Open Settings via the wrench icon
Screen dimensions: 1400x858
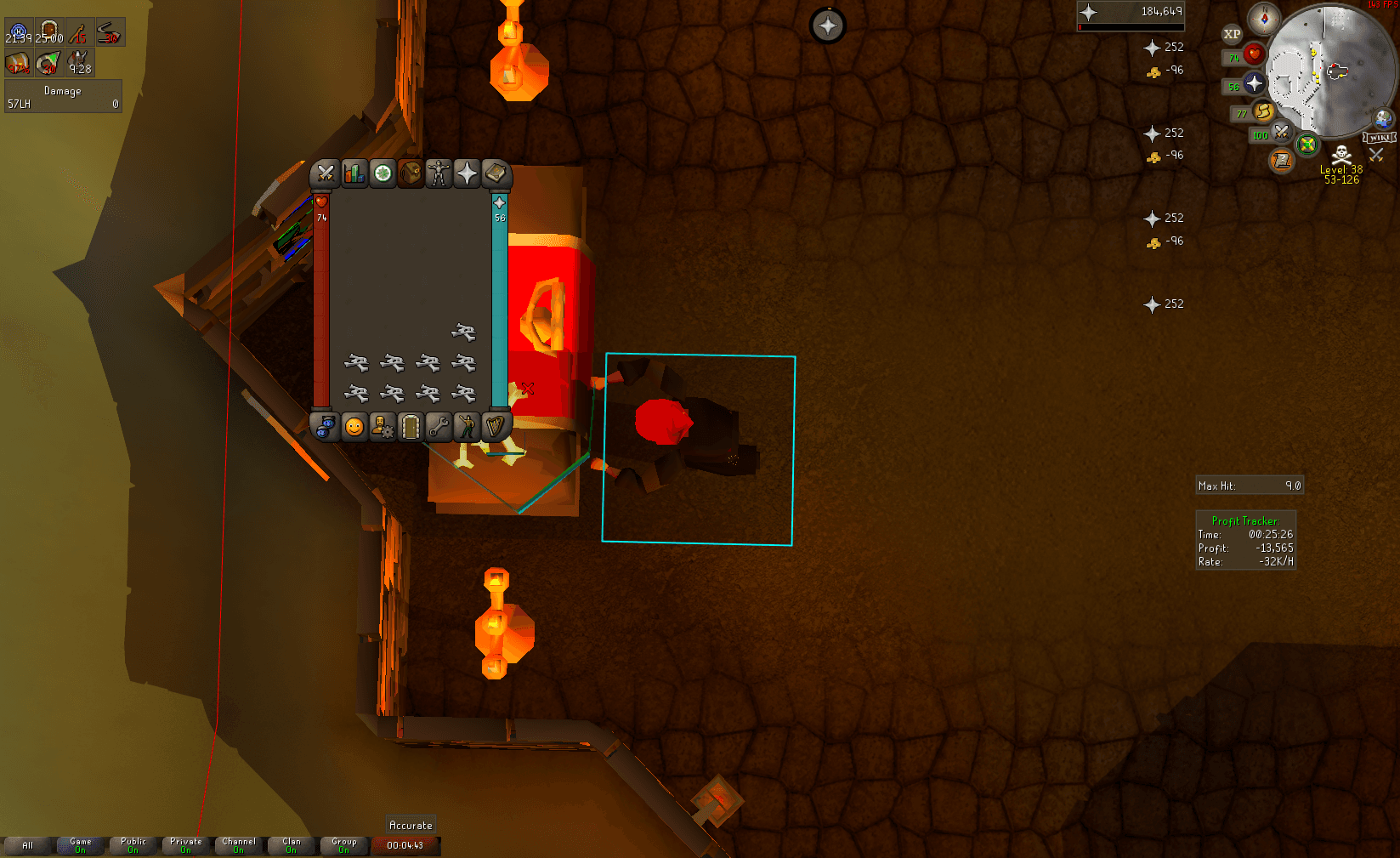click(439, 427)
